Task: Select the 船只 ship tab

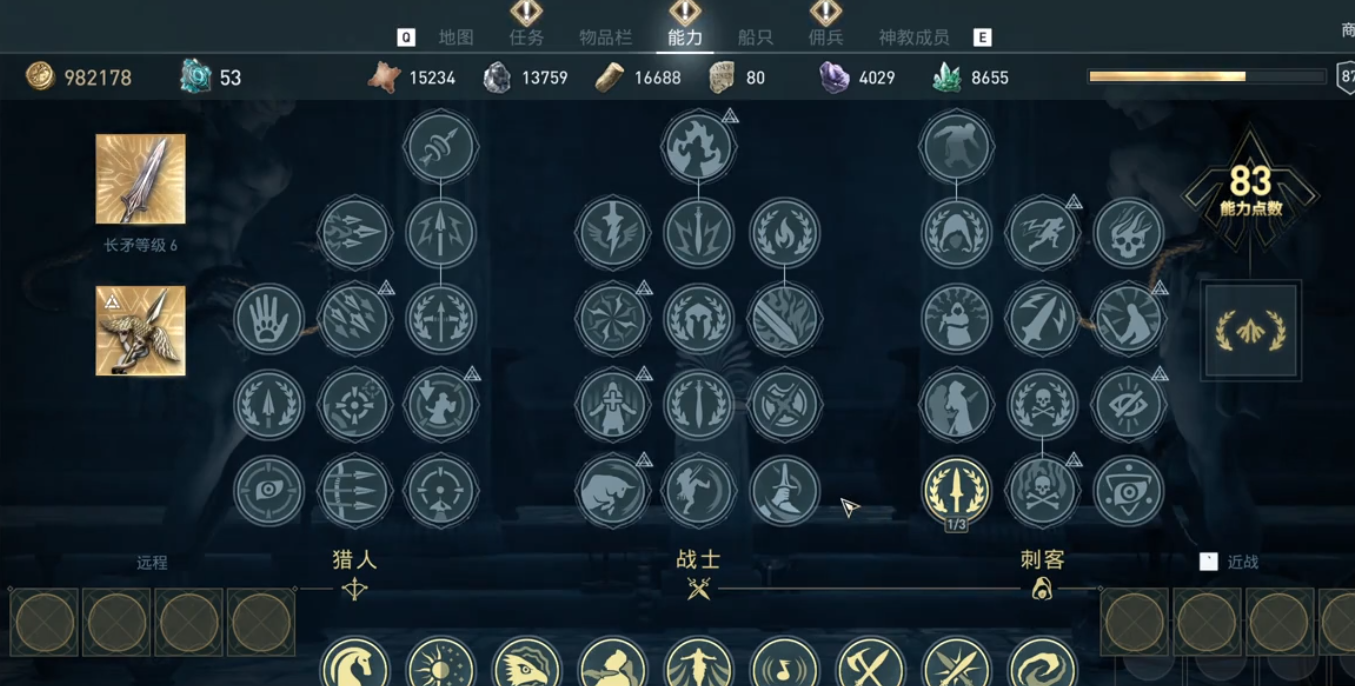Action: 755,38
